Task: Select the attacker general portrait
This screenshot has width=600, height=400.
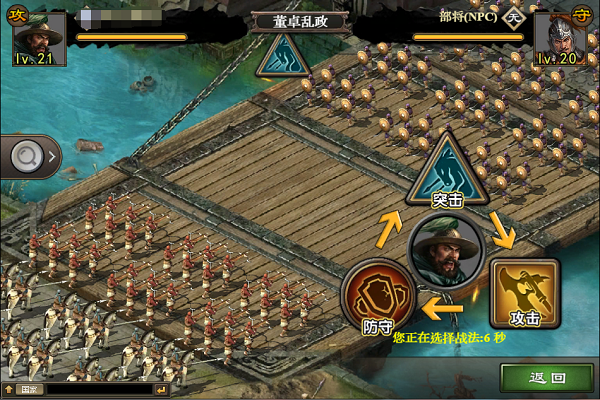Action: pyautogui.click(x=37, y=35)
